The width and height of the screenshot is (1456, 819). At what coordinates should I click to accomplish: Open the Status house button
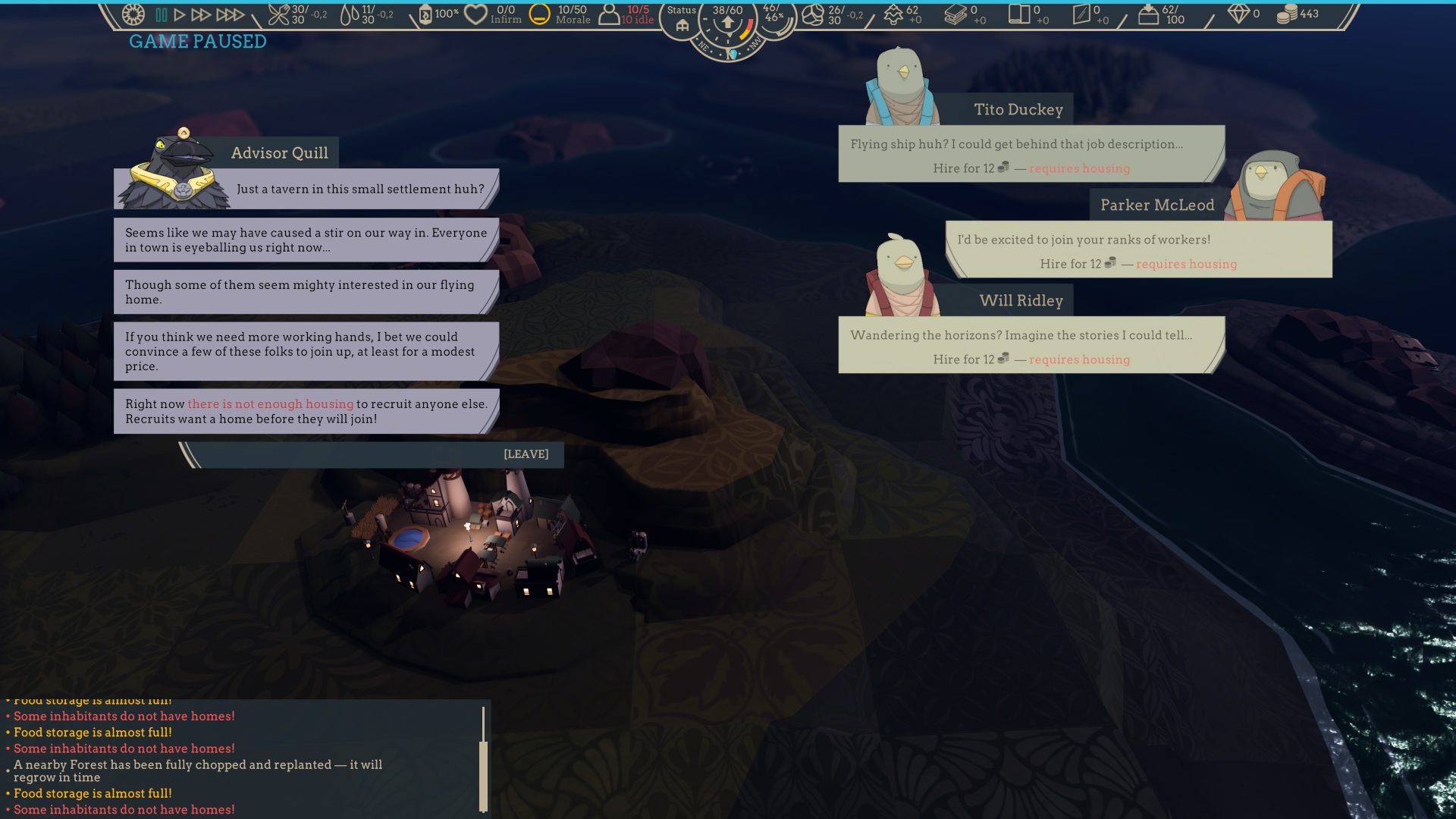(681, 18)
